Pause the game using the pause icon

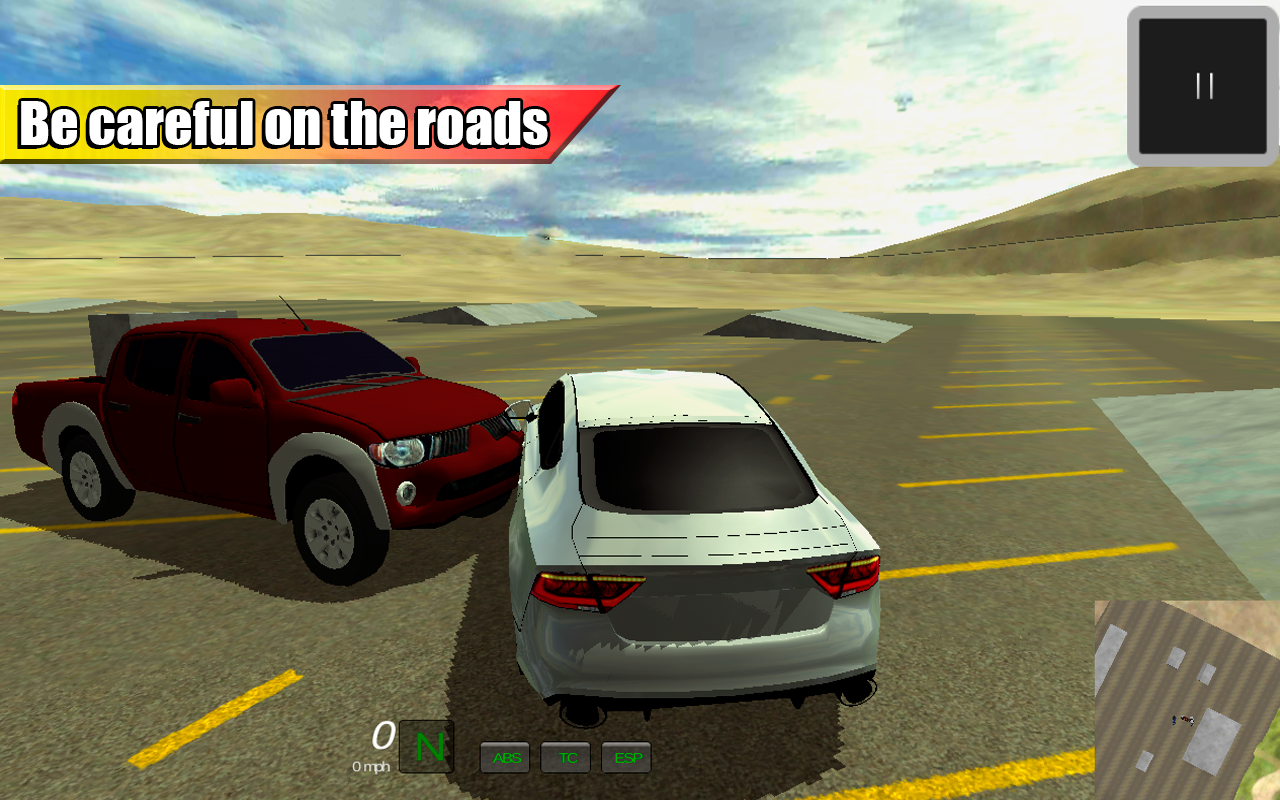1203,85
